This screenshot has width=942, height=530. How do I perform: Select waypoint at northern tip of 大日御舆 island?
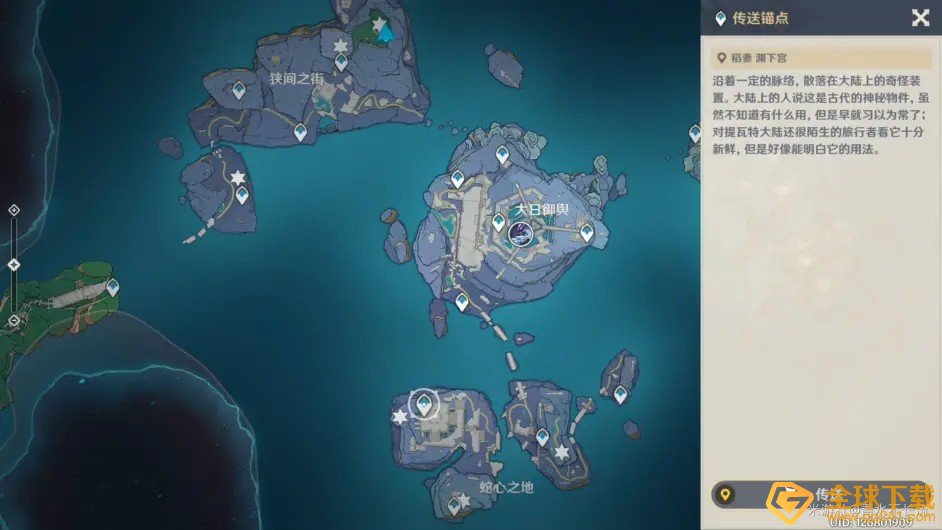503,155
